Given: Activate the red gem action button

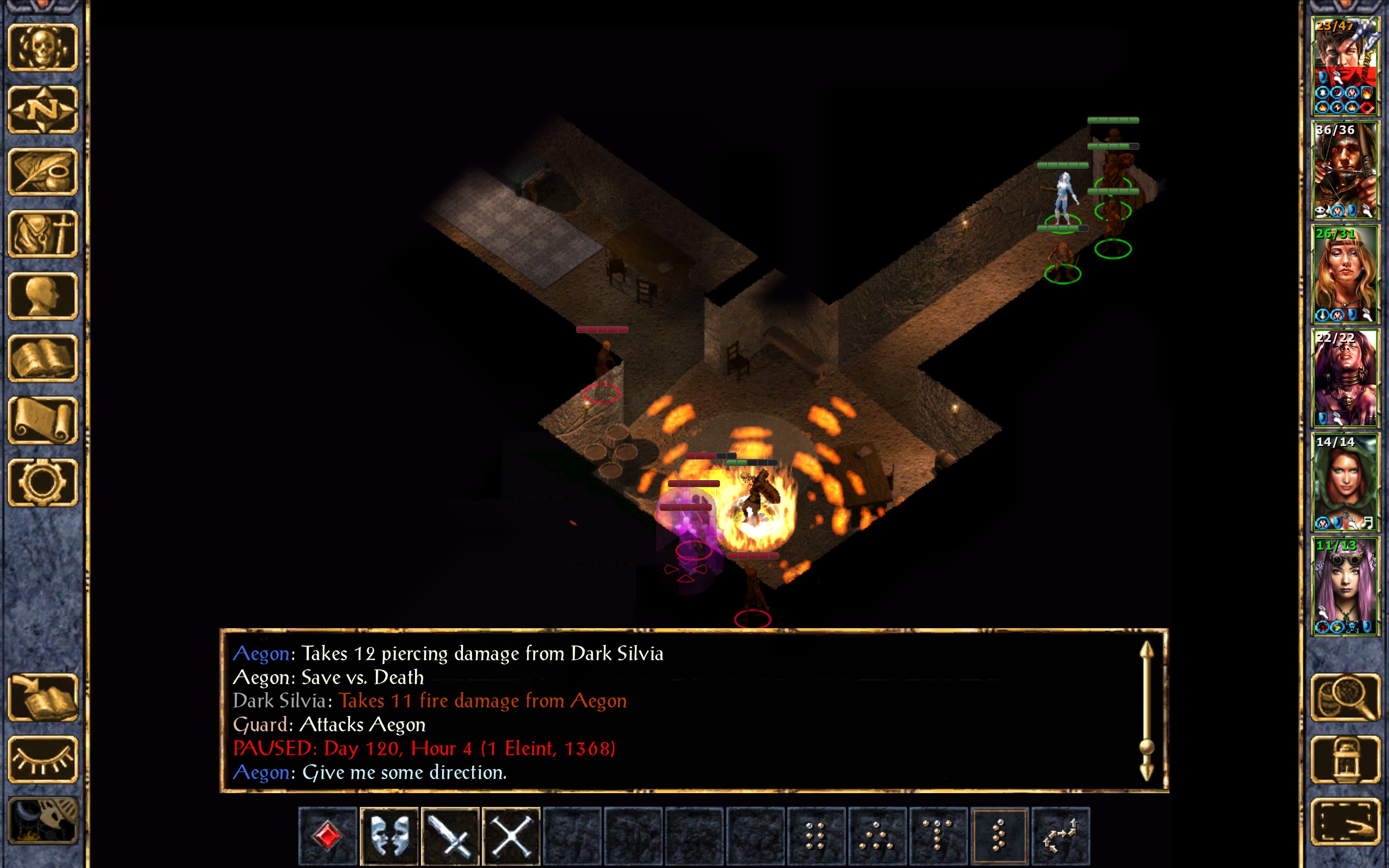Looking at the screenshot, I should [328, 835].
